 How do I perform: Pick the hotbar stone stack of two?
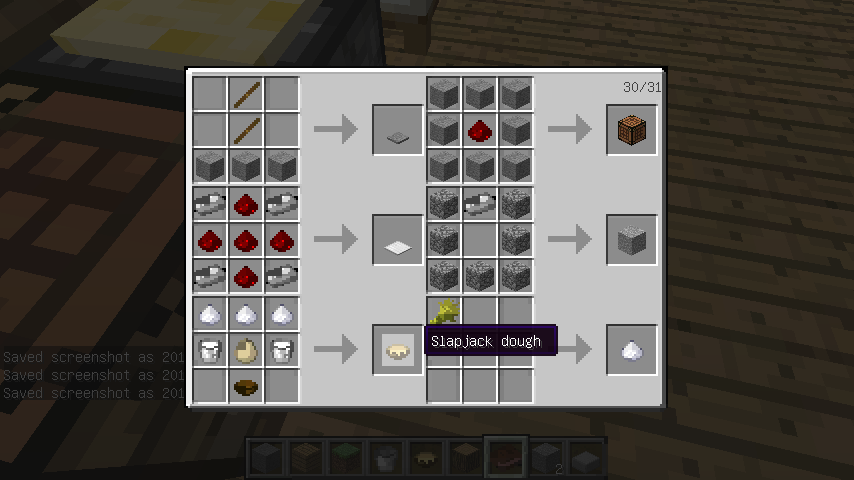(x=545, y=459)
